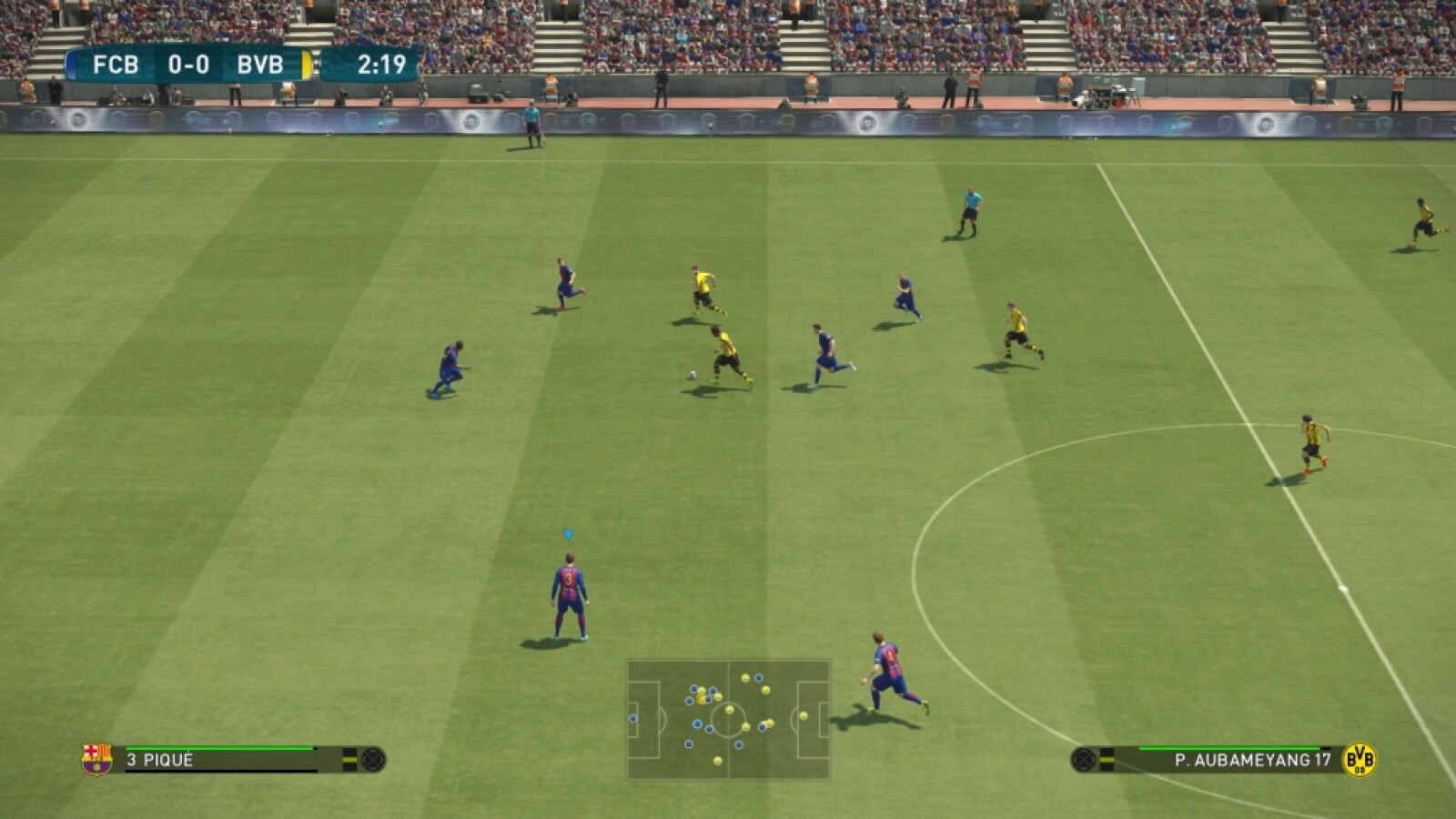Toggle the home team stamina gauge
Viewport: 1456px width, 819px height.
click(x=218, y=747)
